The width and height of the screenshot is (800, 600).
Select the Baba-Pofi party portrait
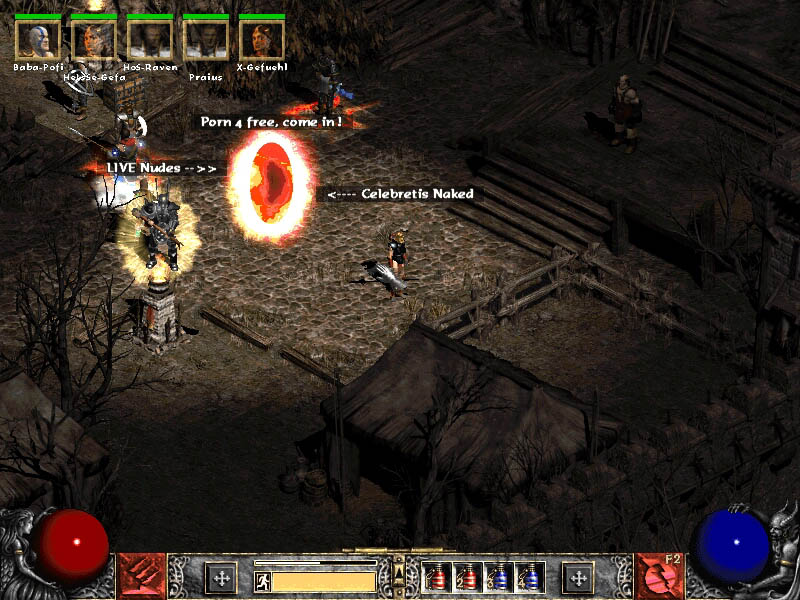point(37,39)
